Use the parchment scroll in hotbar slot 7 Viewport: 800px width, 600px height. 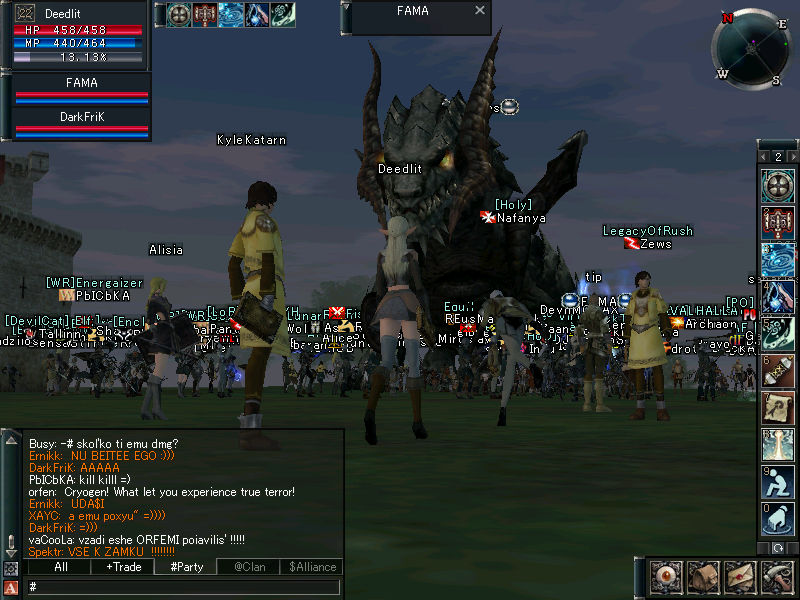coord(777,408)
